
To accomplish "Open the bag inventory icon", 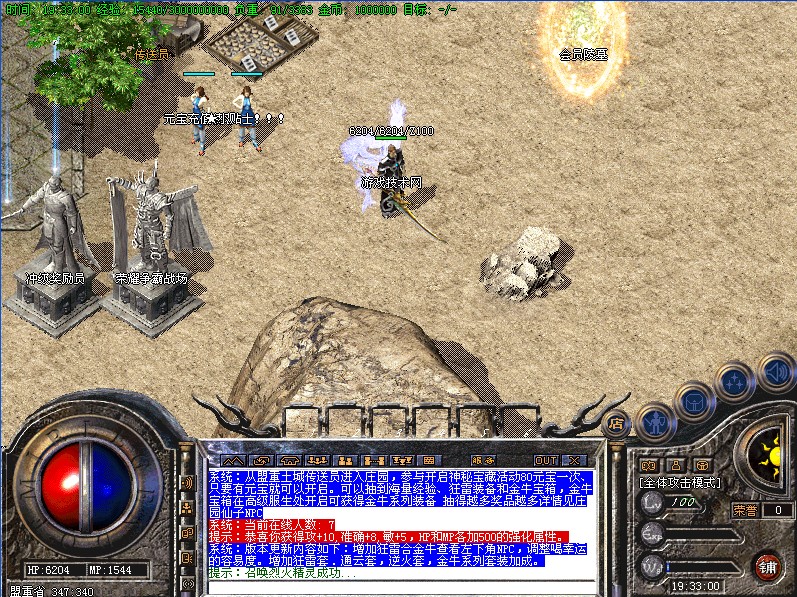I will (694, 402).
